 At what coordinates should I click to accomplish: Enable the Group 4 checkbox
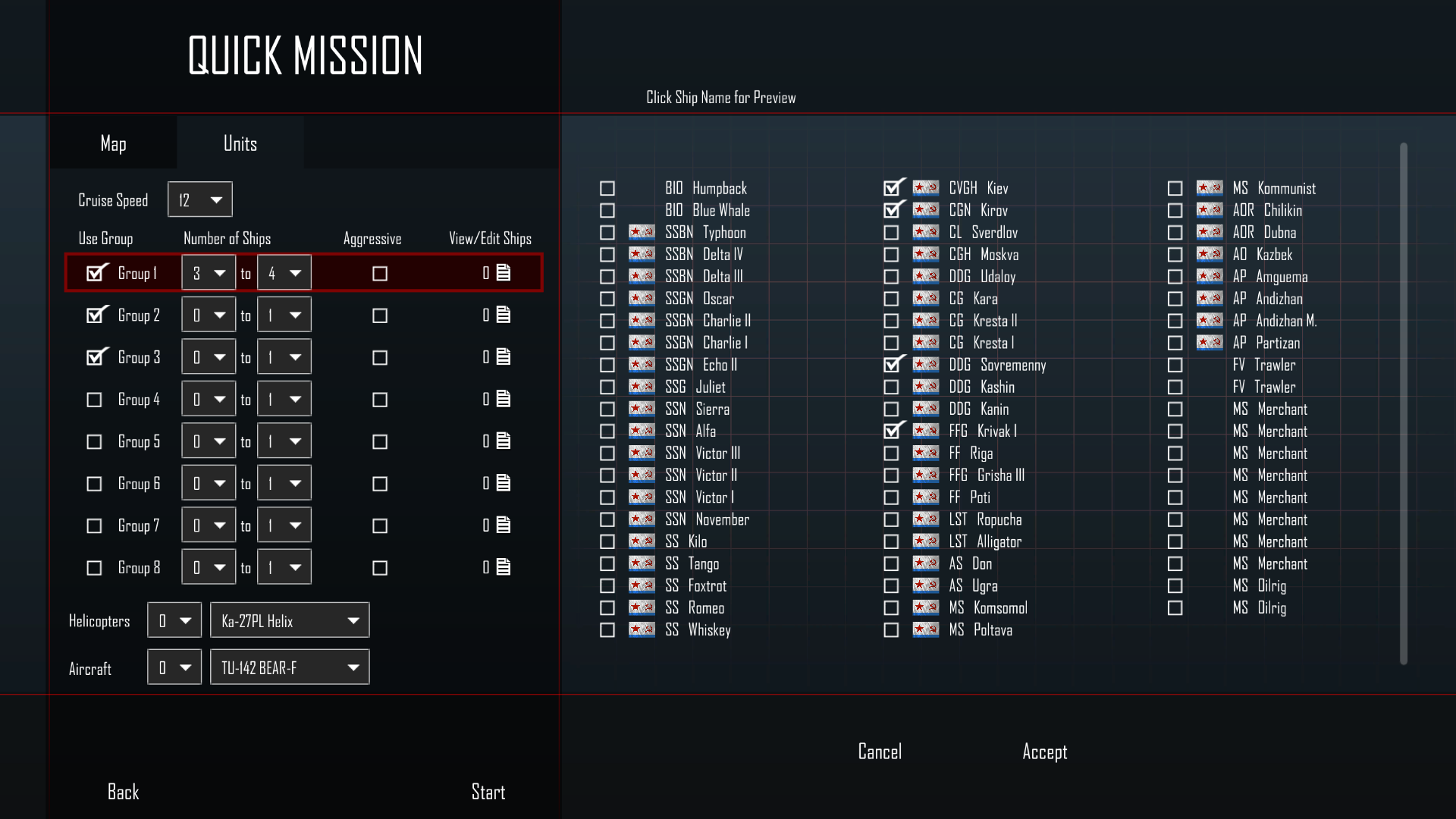(x=94, y=400)
